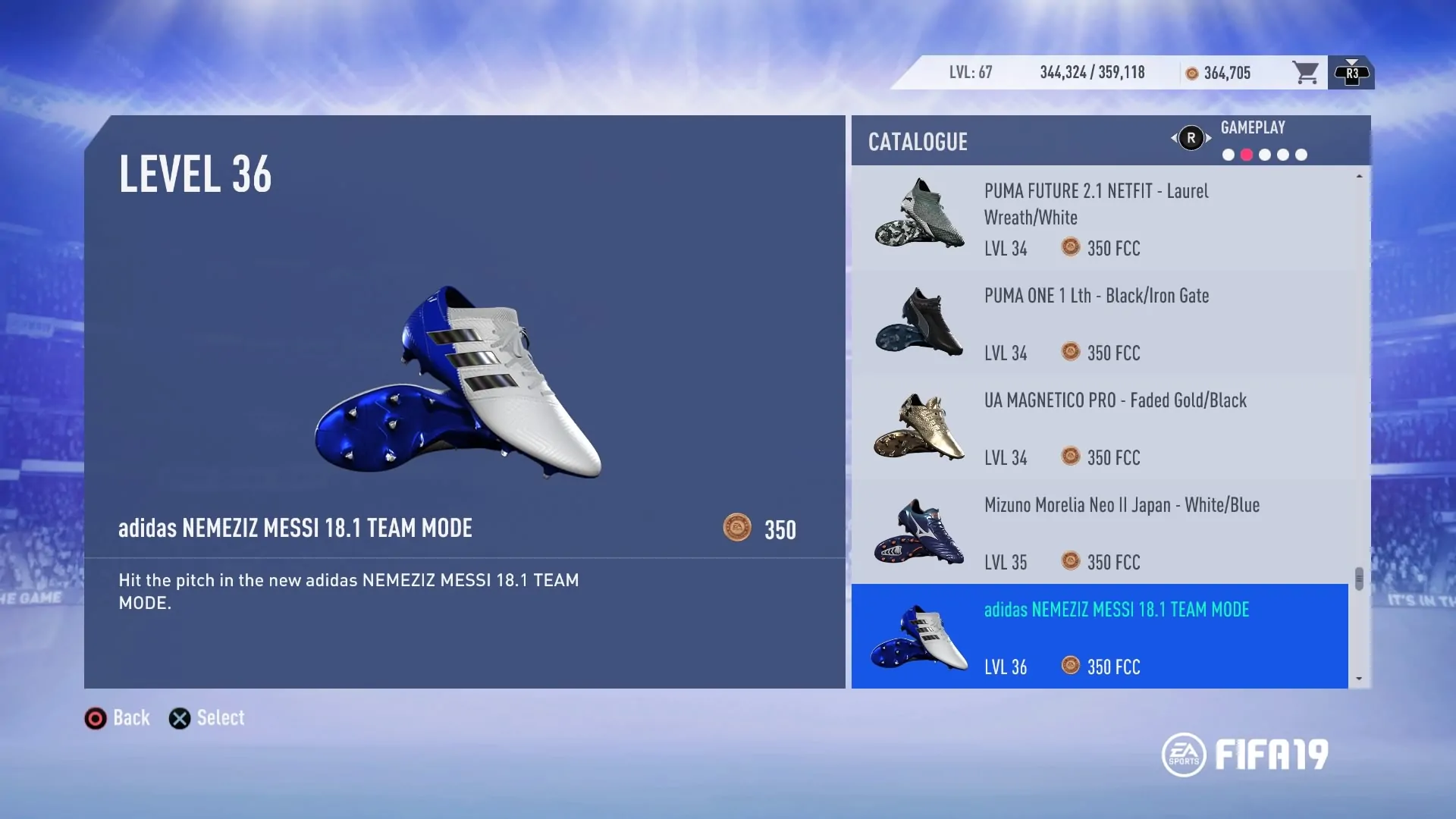Click the scrollbar up arrow
The height and width of the screenshot is (819, 1456).
pos(1358,176)
